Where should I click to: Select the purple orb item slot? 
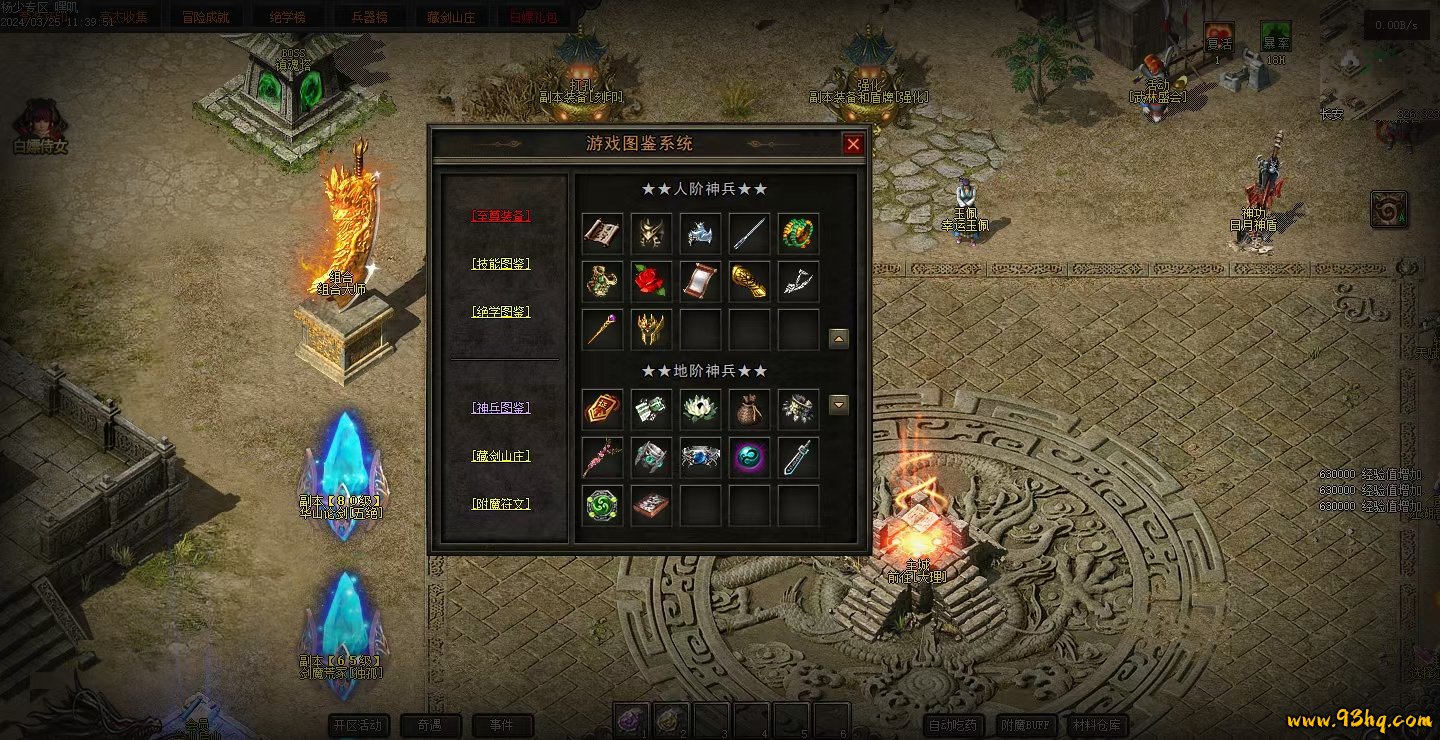click(749, 456)
